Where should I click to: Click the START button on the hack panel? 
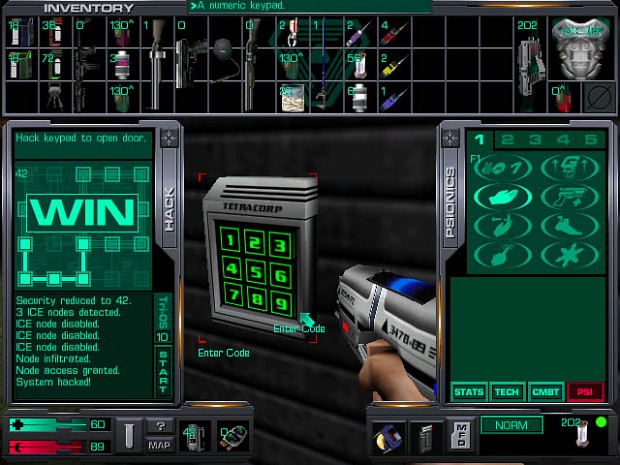164,371
